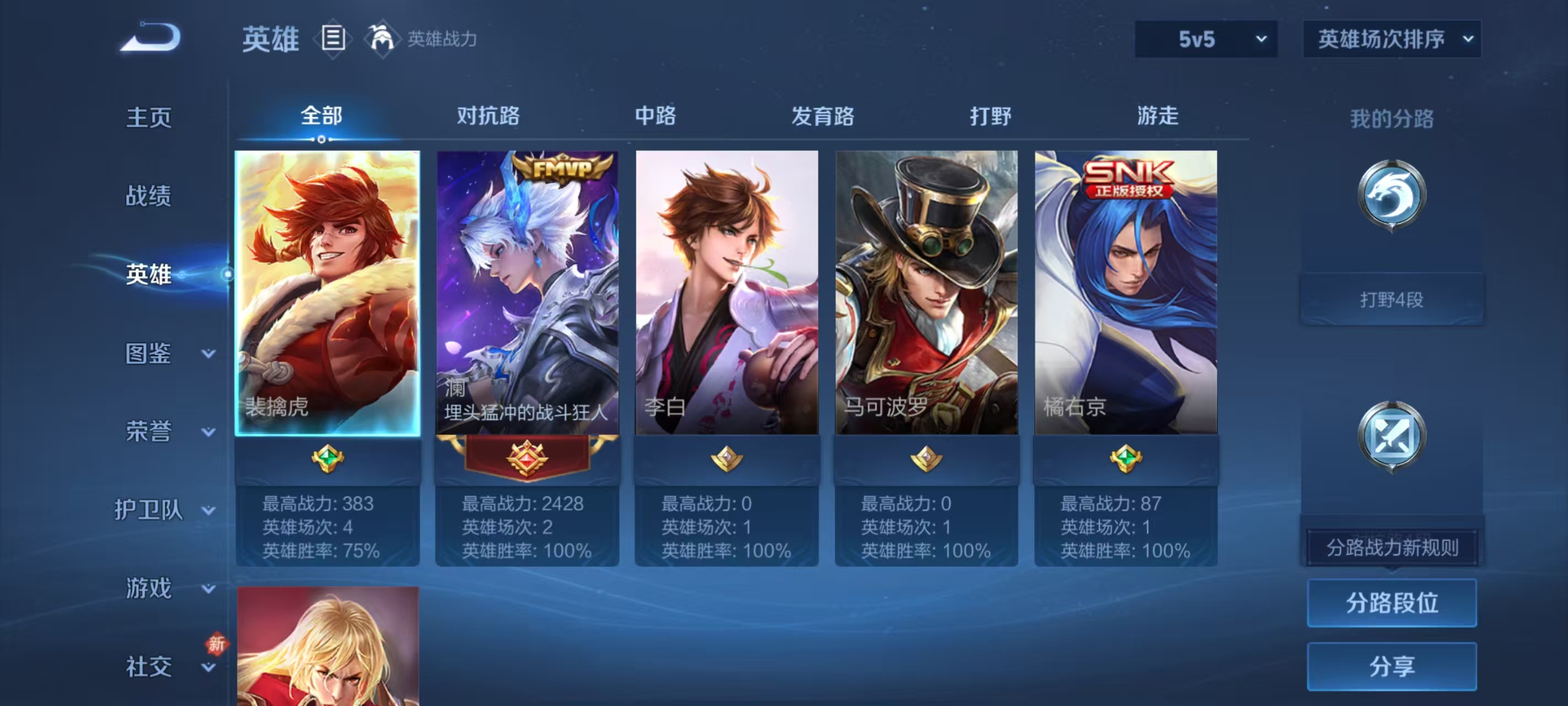Expand the 荣誉 sidebar section
1568x706 pixels.
coord(148,431)
